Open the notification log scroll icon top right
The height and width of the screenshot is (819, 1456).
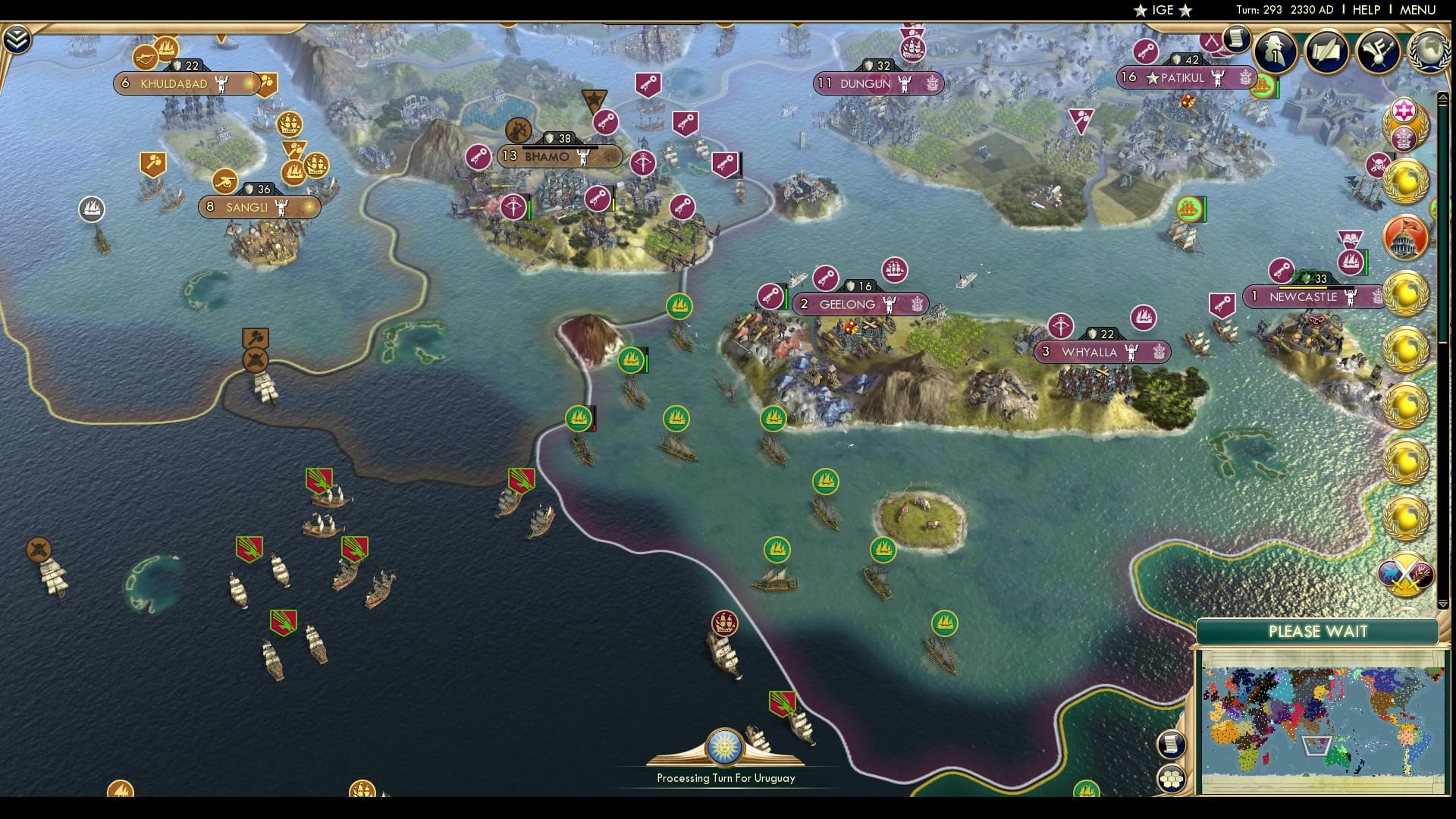[1236, 39]
